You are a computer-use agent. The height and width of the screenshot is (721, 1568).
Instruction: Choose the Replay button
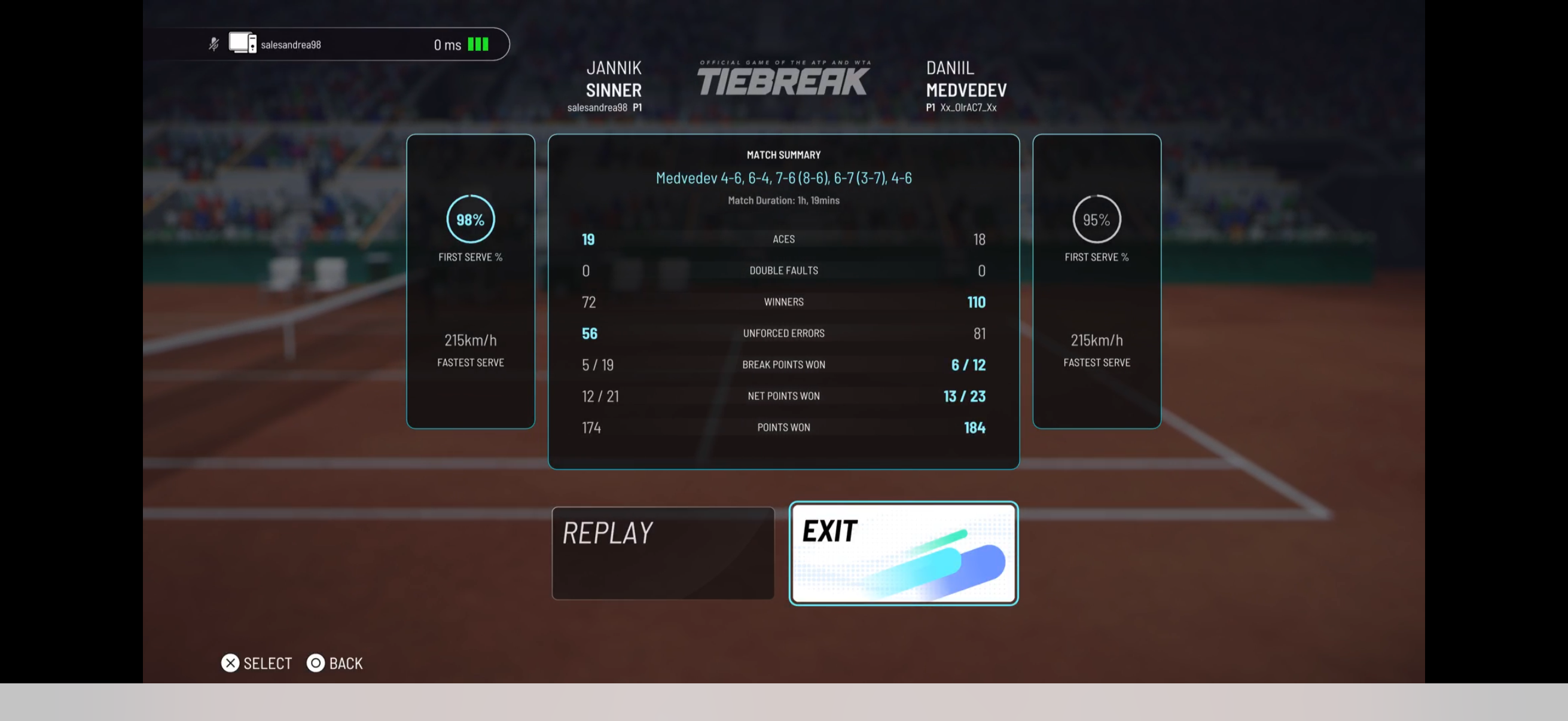(662, 552)
